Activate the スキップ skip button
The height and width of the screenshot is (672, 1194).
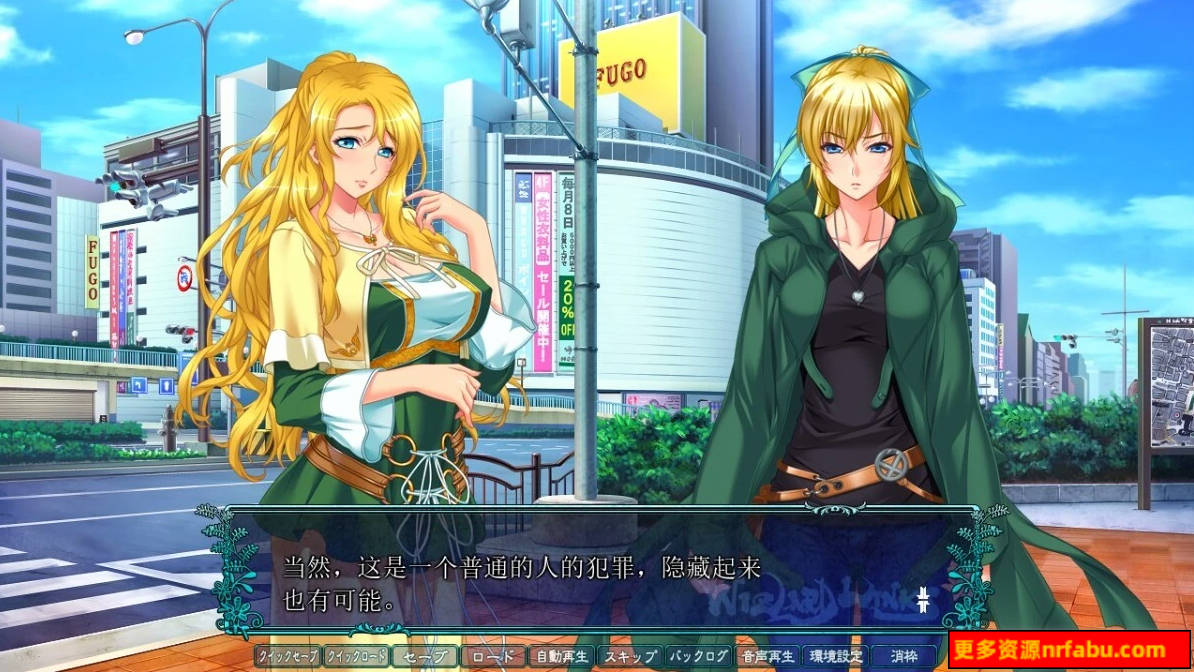(x=629, y=657)
